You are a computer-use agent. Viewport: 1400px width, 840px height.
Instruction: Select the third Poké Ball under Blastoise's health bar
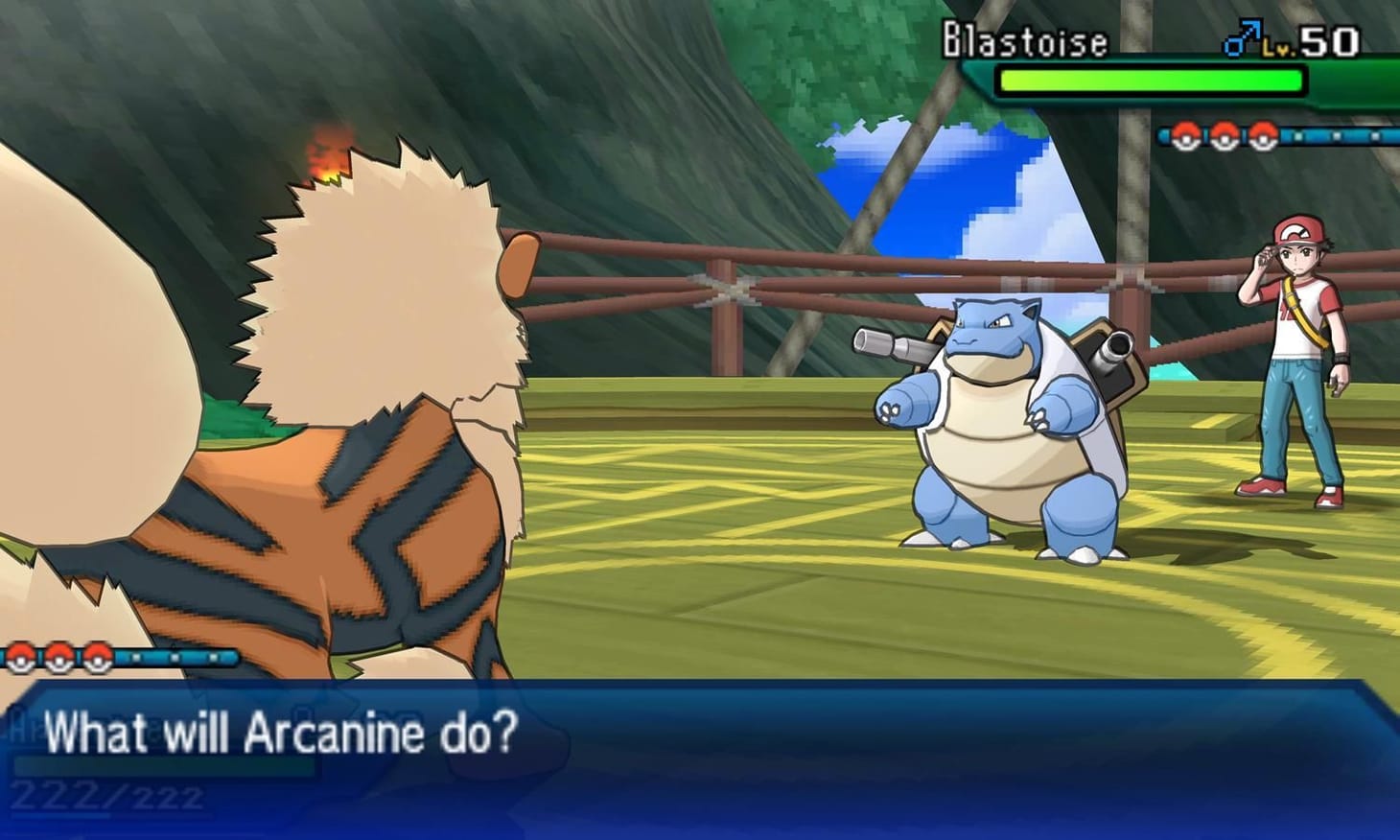point(1261,136)
